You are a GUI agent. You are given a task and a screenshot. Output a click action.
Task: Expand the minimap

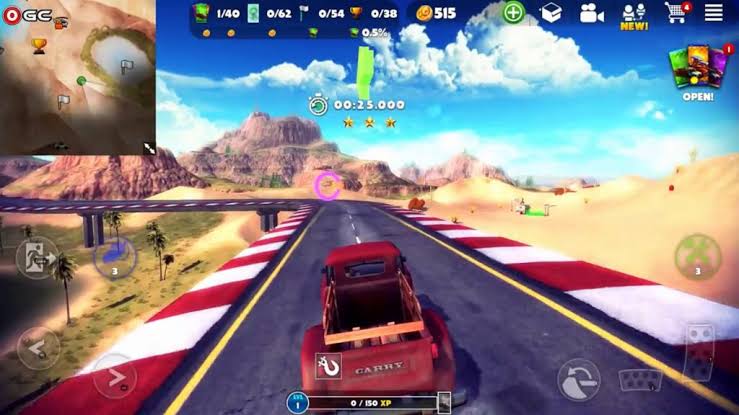pos(149,148)
